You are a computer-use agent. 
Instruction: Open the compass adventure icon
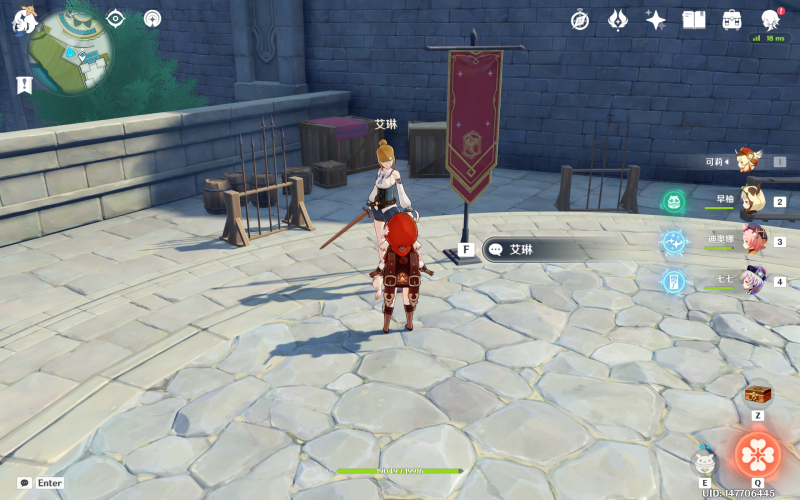580,20
